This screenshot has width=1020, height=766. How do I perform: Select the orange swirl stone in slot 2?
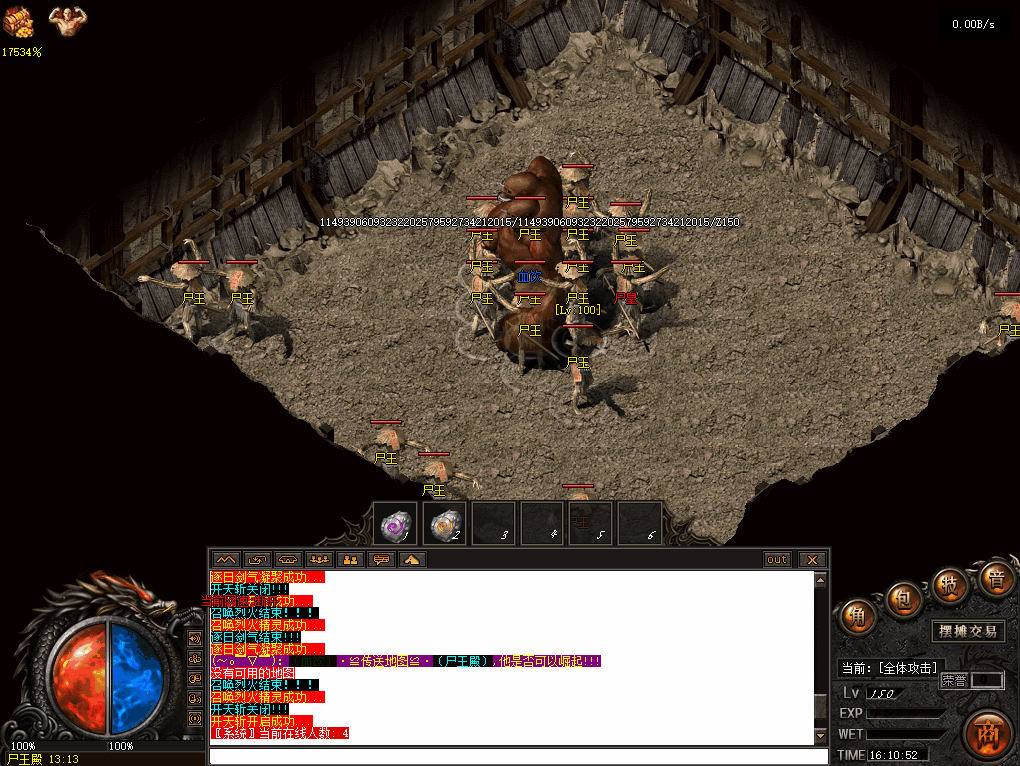click(444, 524)
